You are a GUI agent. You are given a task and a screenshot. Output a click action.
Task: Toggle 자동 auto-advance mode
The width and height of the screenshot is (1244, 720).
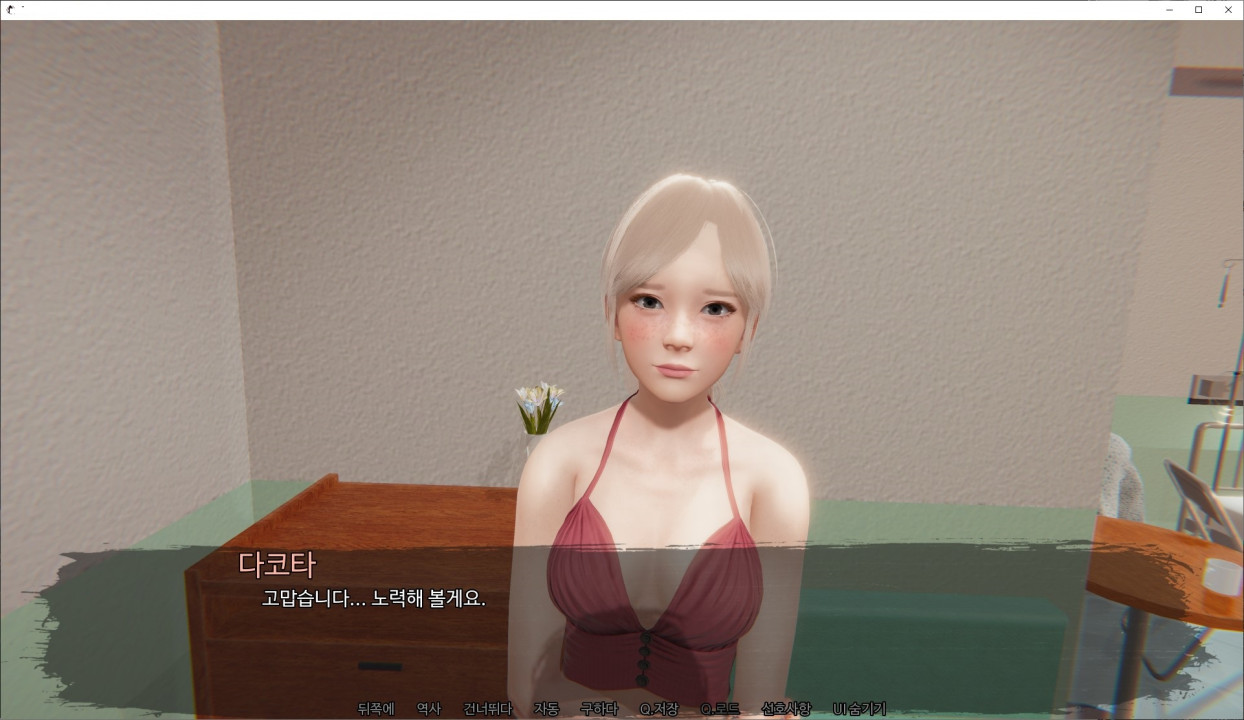pos(546,709)
